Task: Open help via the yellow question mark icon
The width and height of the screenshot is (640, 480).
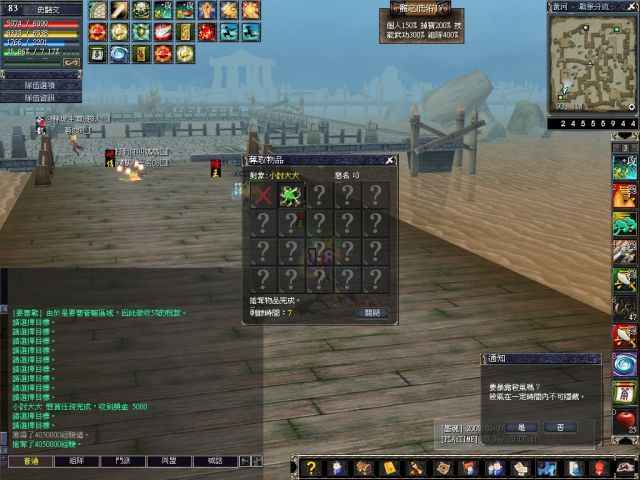Action: pos(312,468)
